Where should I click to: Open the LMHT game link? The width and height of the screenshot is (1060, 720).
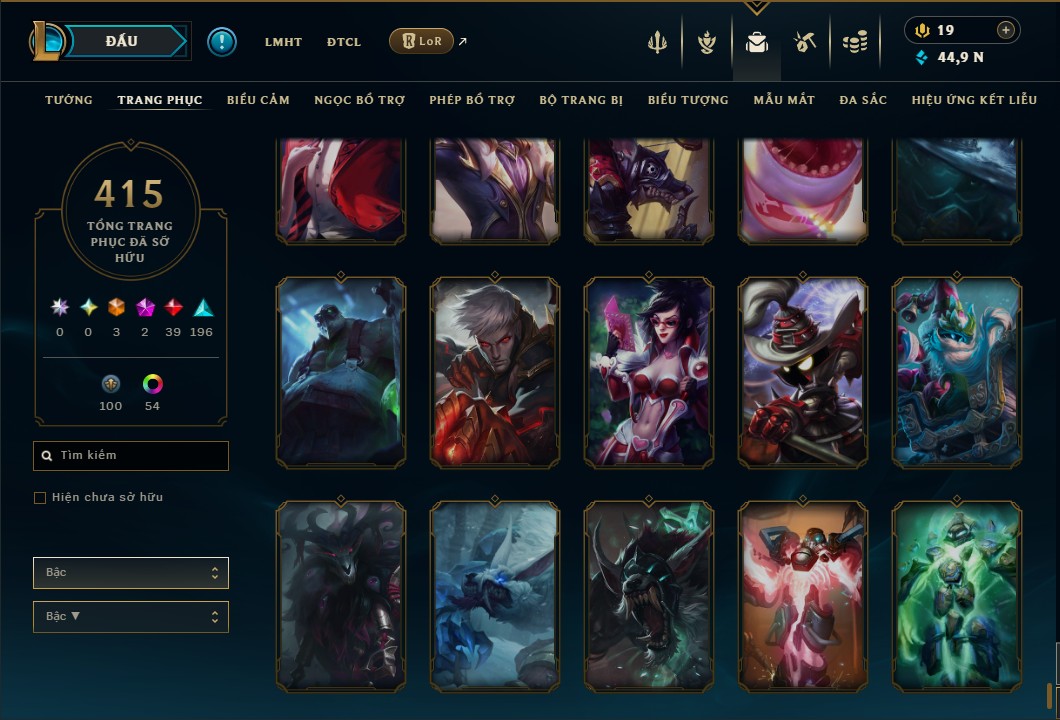(x=283, y=42)
